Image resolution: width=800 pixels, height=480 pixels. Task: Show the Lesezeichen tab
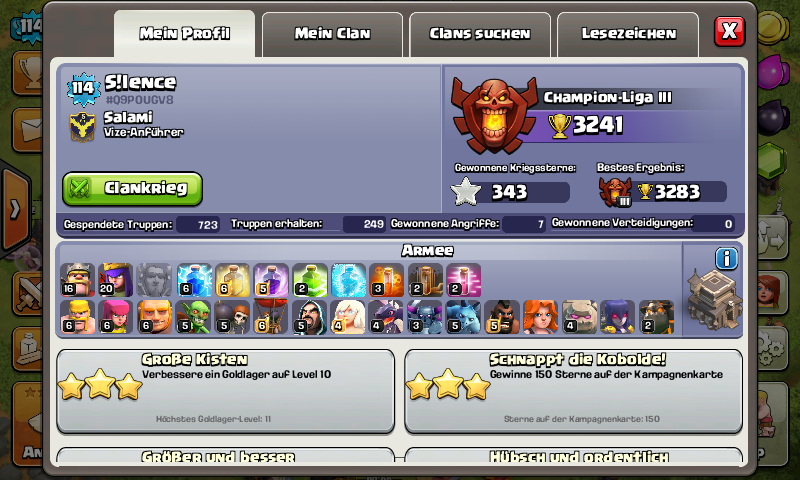click(x=628, y=34)
